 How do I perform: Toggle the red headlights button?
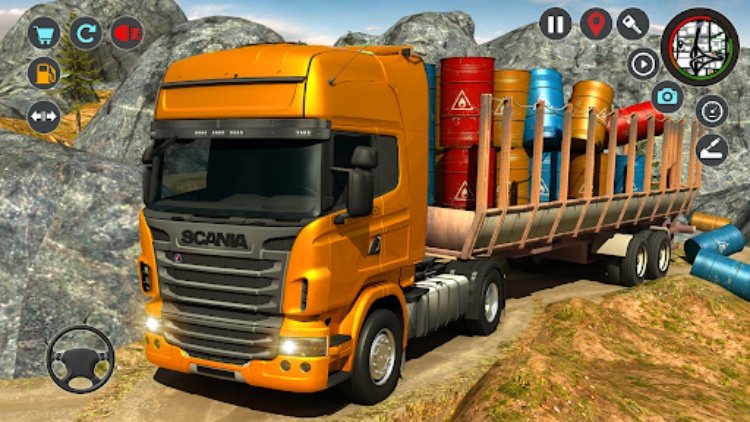pos(127,33)
